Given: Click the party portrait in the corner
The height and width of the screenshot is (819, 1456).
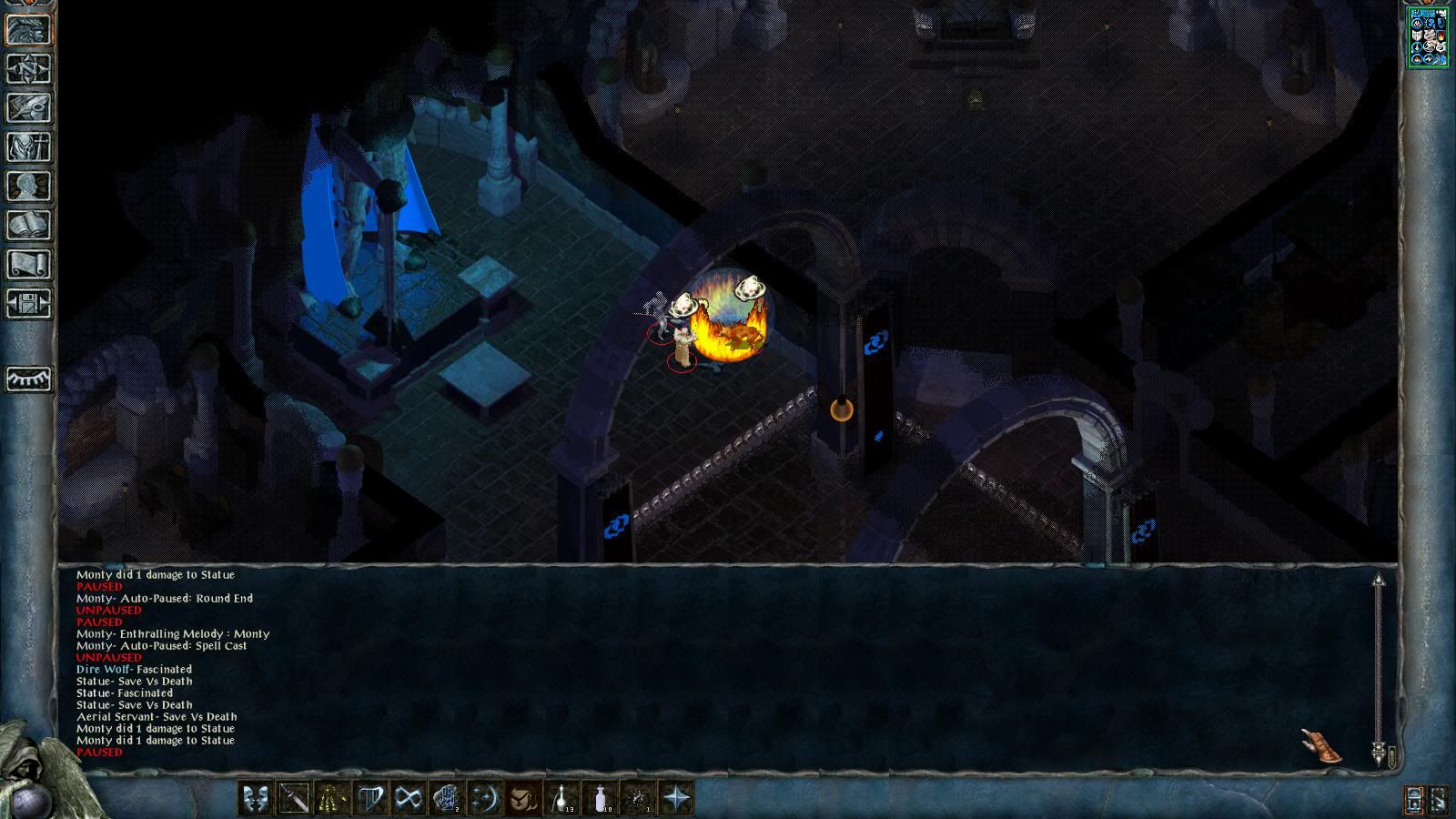Looking at the screenshot, I should 1428,37.
